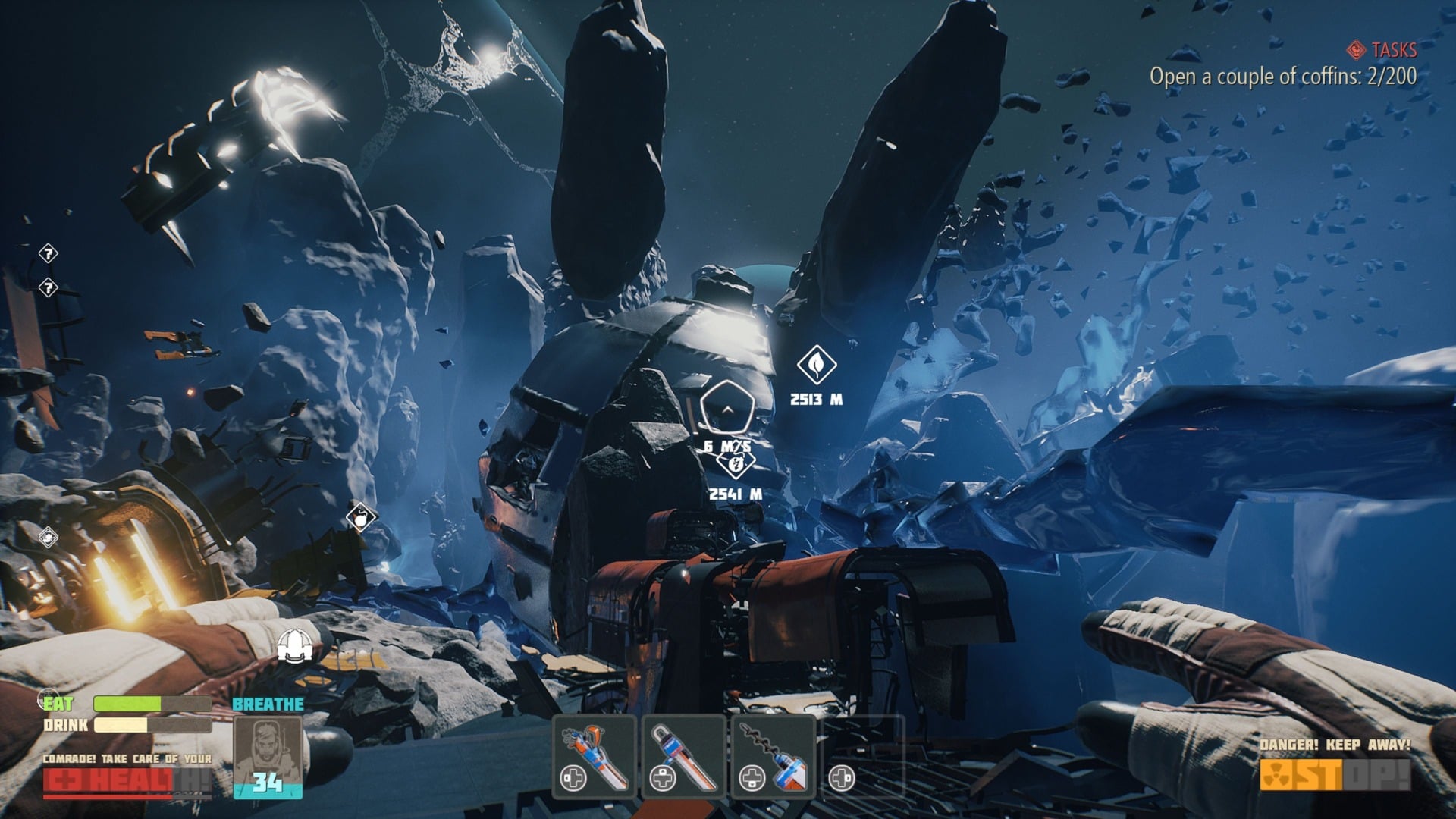Select the white shuttle marker icon

click(296, 645)
